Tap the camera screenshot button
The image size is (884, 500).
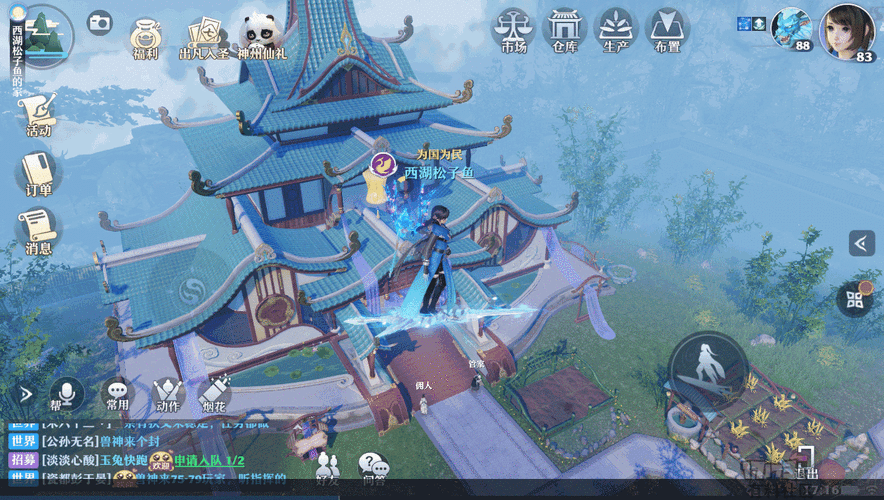coord(100,22)
